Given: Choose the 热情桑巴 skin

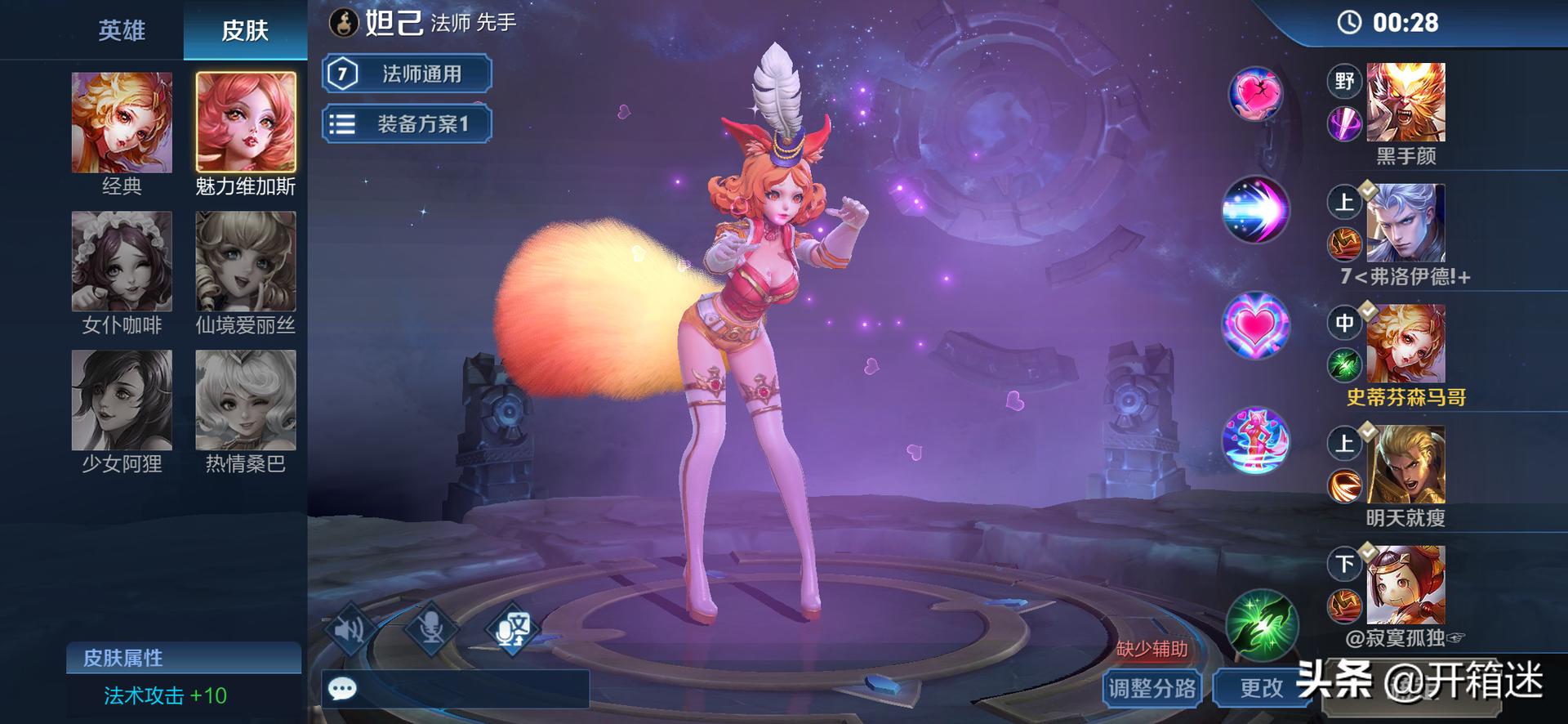Looking at the screenshot, I should click(246, 400).
